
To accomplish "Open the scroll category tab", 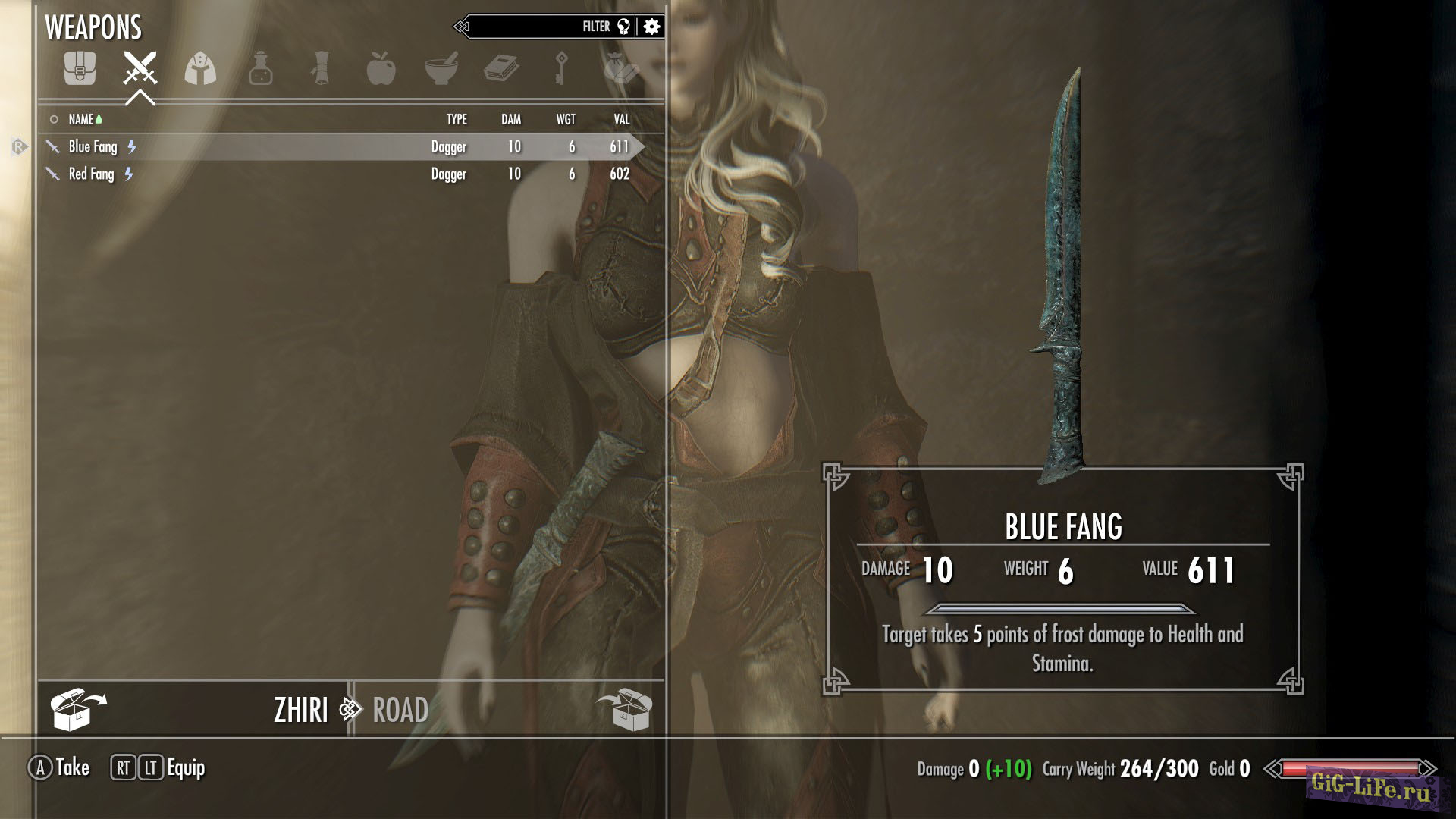I will [x=321, y=69].
